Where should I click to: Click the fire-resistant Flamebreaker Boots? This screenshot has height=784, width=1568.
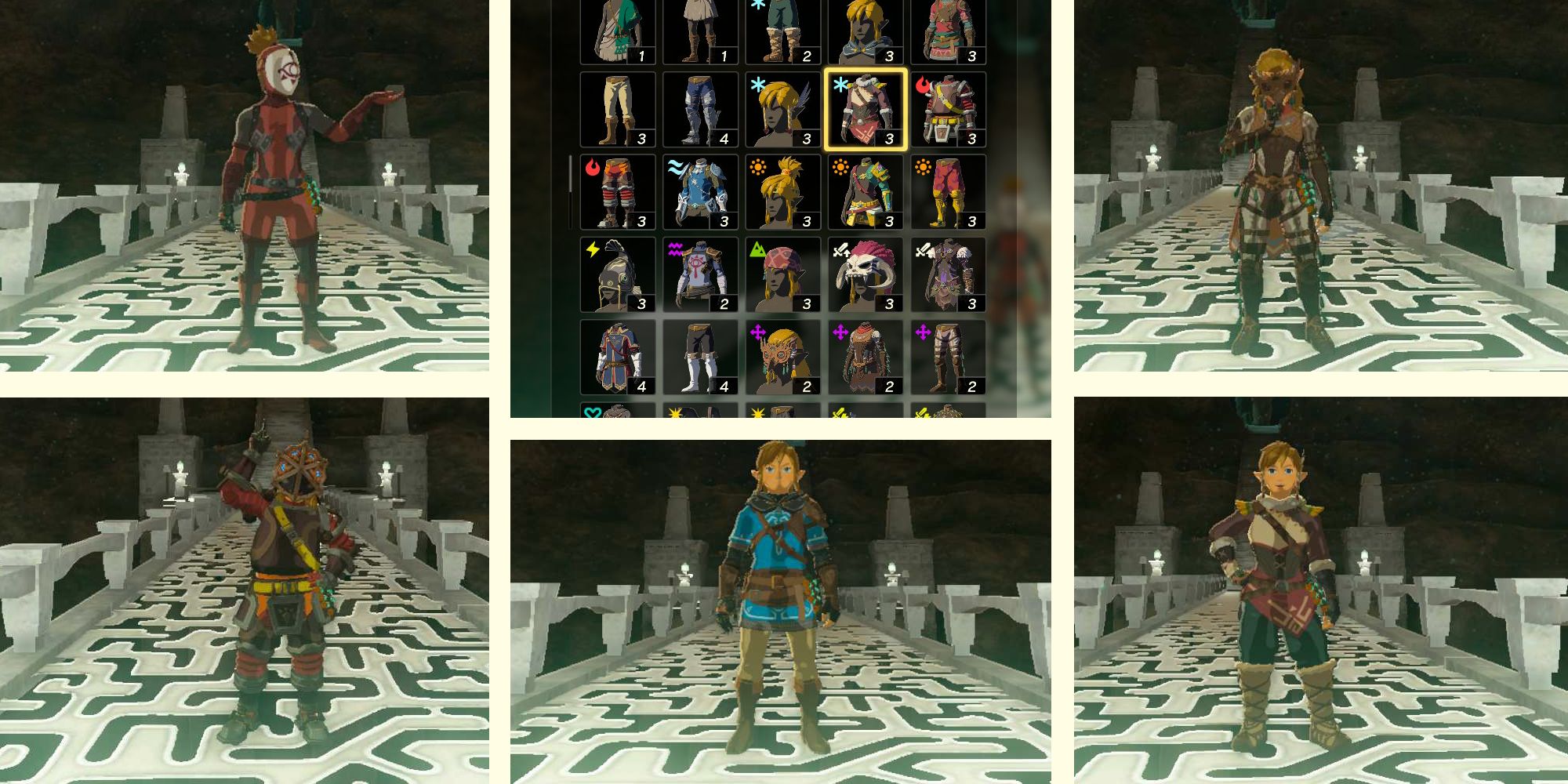click(x=618, y=192)
